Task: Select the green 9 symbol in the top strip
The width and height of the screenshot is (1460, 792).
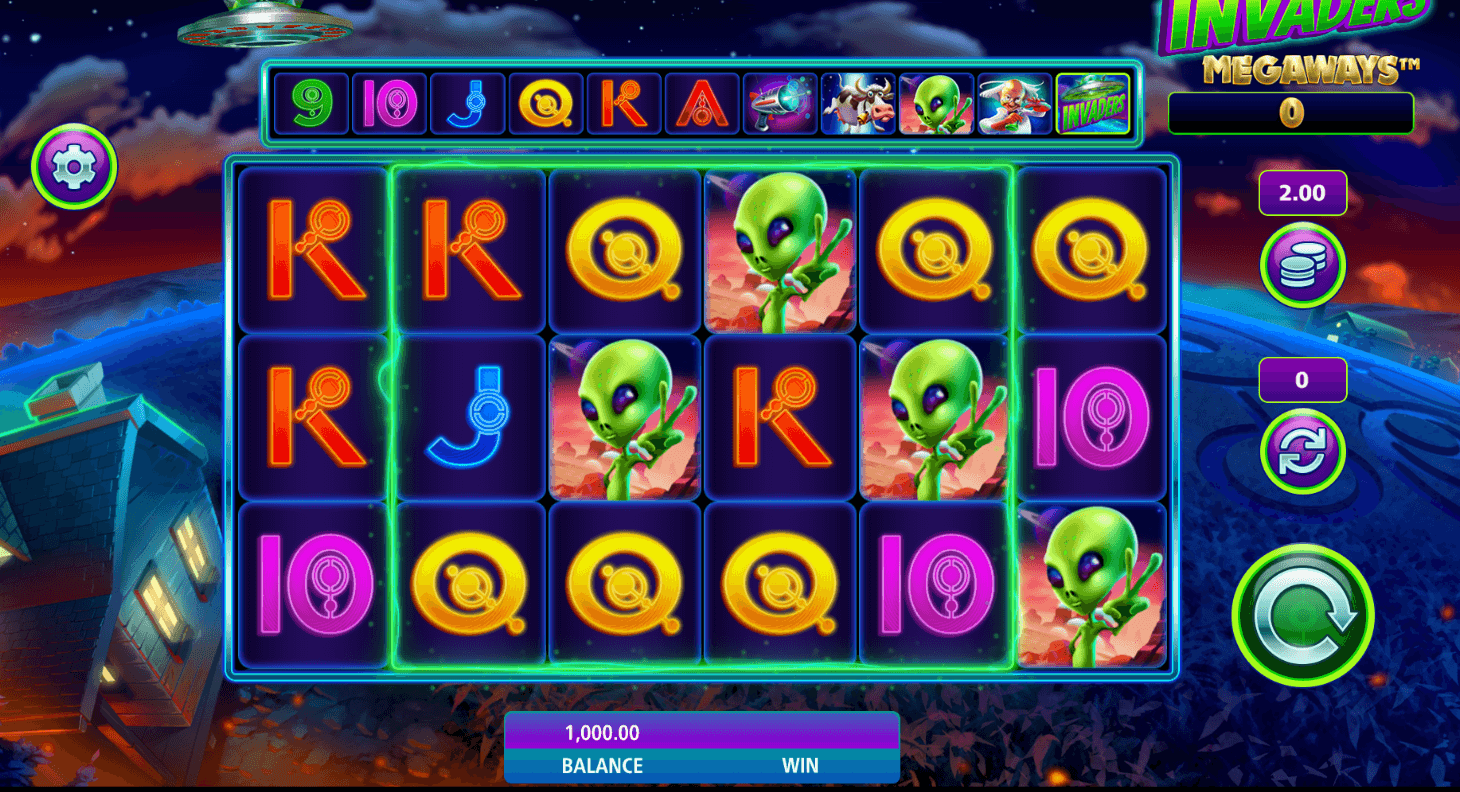Action: 311,104
